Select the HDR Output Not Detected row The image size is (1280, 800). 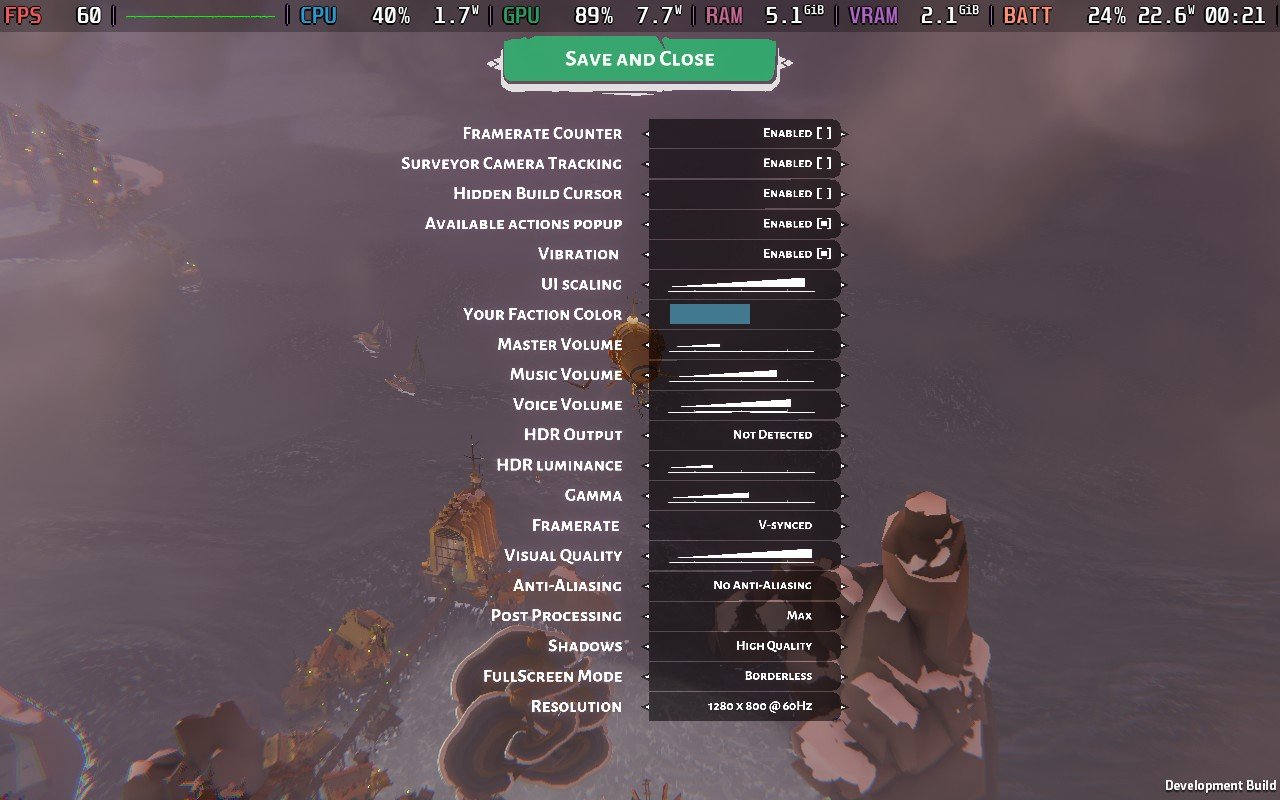[744, 435]
